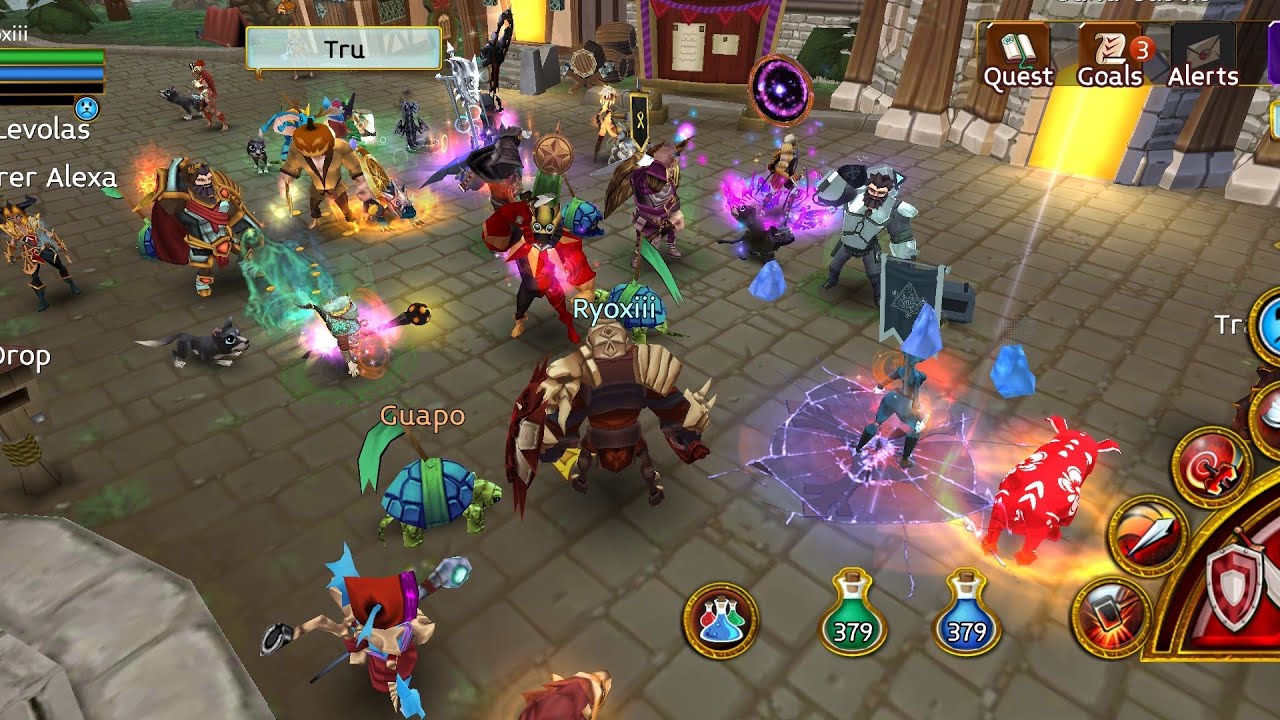1280x720 pixels.
Task: Activate the glowing hammer smash skill
Action: 1110,616
